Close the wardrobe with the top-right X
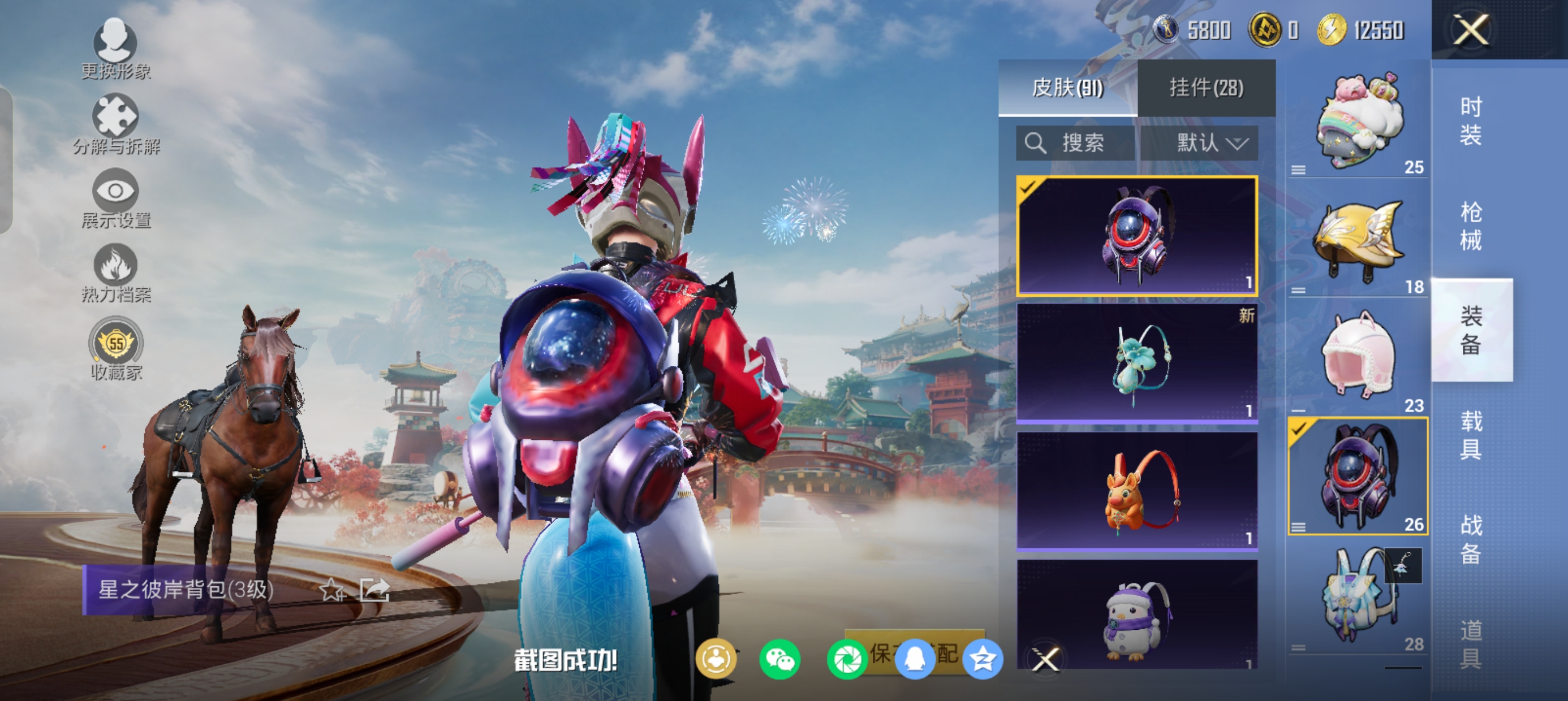This screenshot has width=1568, height=701. 1471,30
